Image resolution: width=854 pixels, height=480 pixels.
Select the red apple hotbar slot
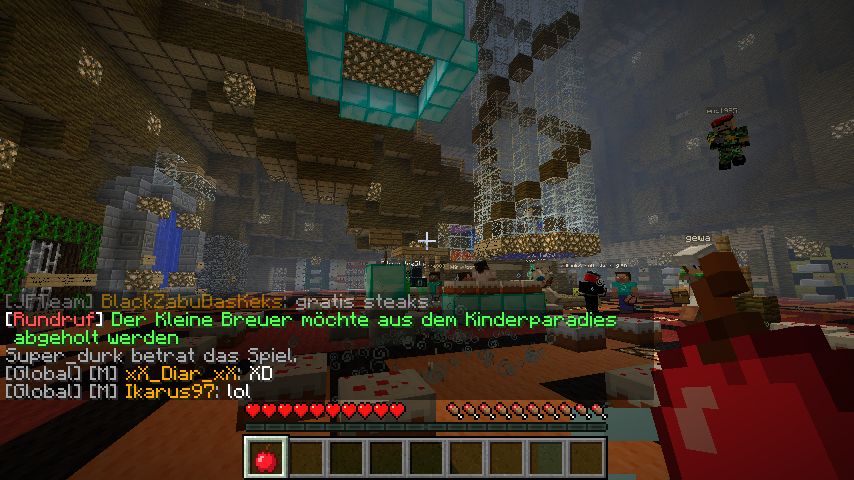point(266,458)
